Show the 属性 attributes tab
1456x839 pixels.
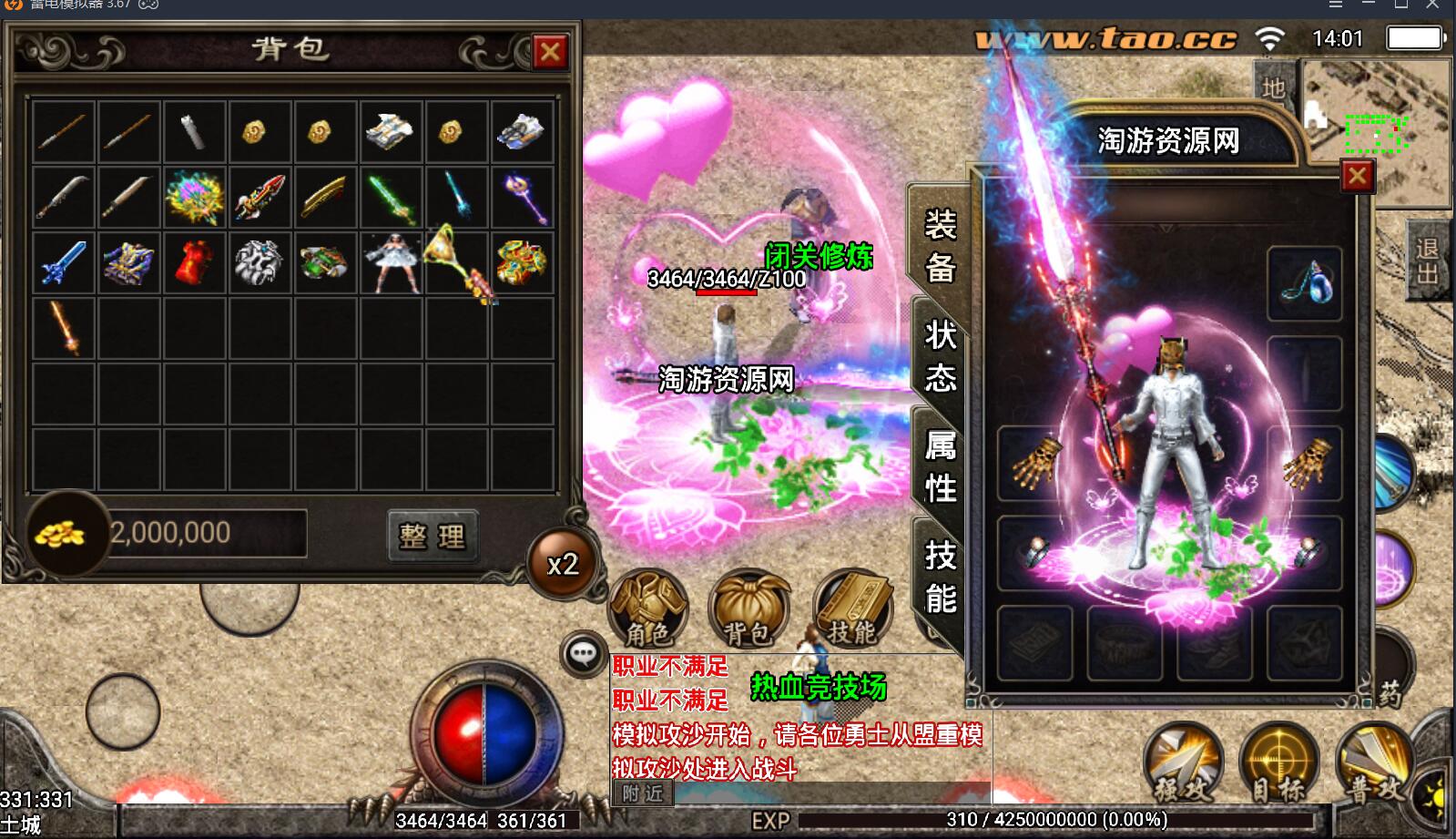(x=940, y=466)
